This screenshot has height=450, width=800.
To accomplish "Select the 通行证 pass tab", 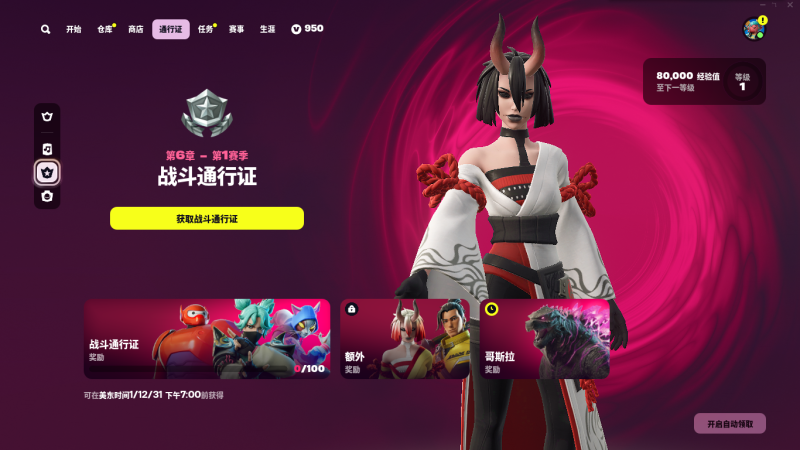I will pyautogui.click(x=170, y=30).
